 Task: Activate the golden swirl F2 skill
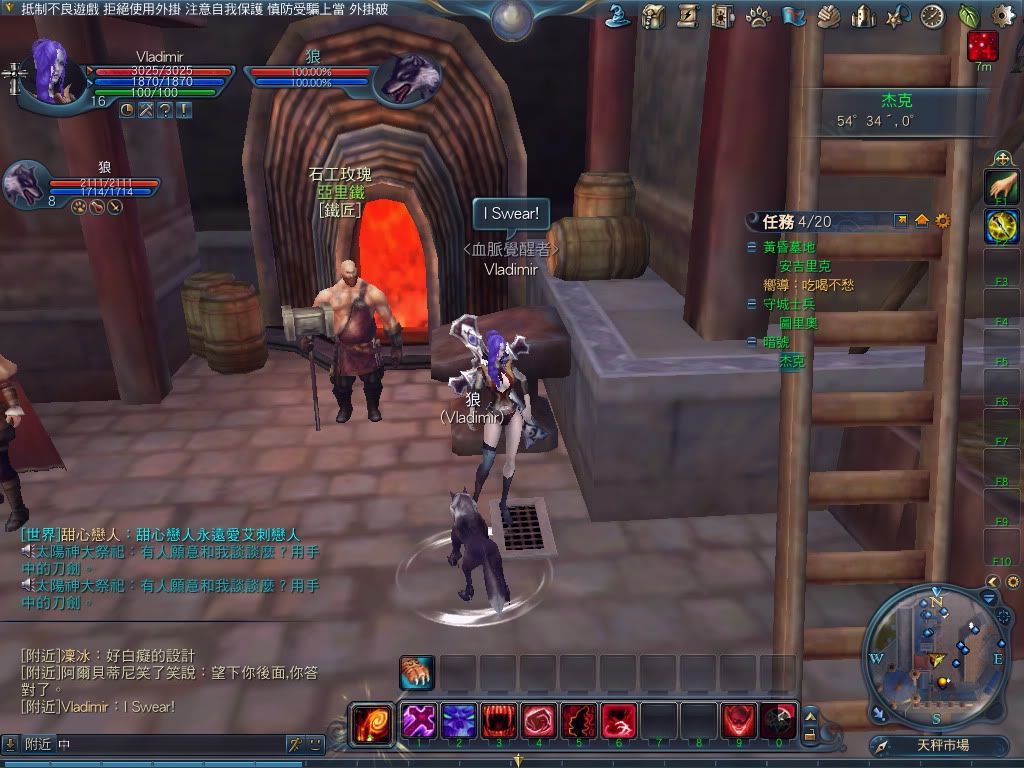tap(1001, 227)
